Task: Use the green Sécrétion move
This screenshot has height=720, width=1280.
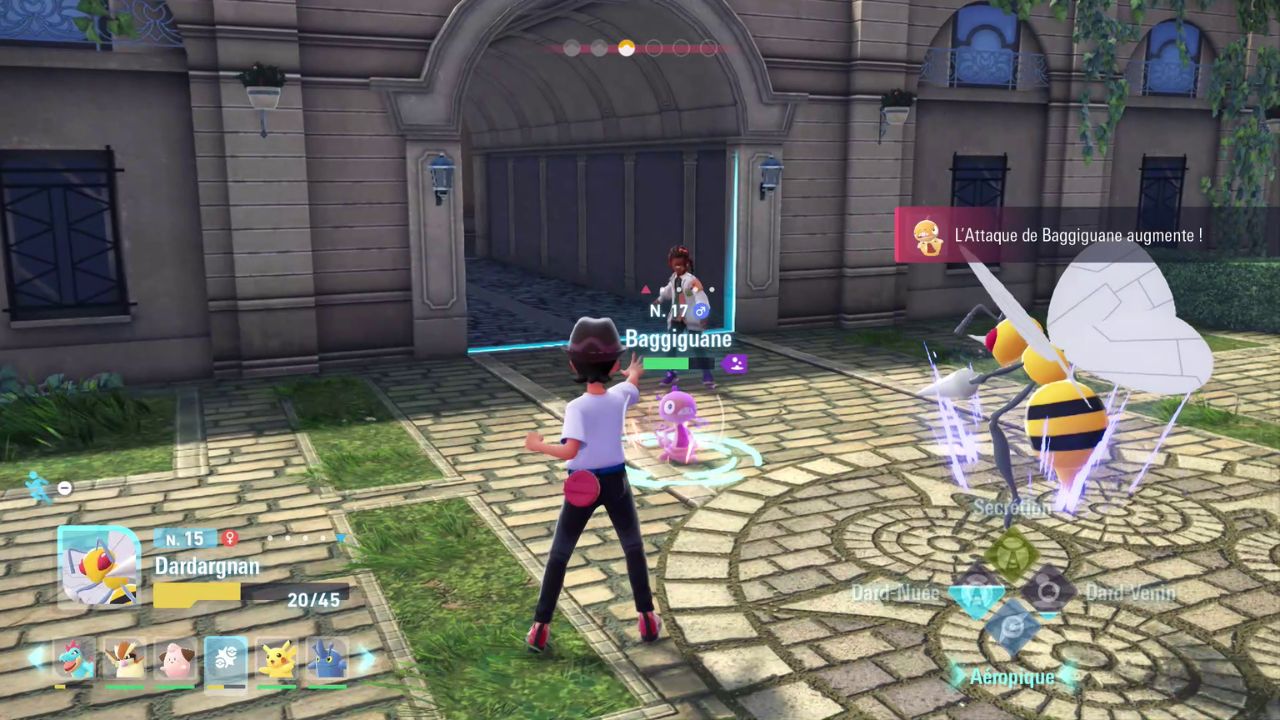Action: pos(1013,551)
